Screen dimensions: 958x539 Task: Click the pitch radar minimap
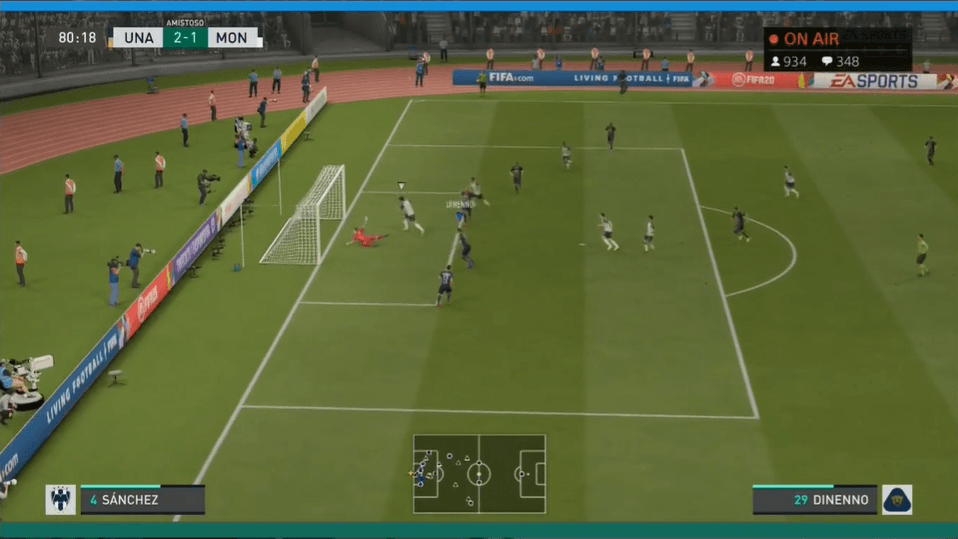479,473
